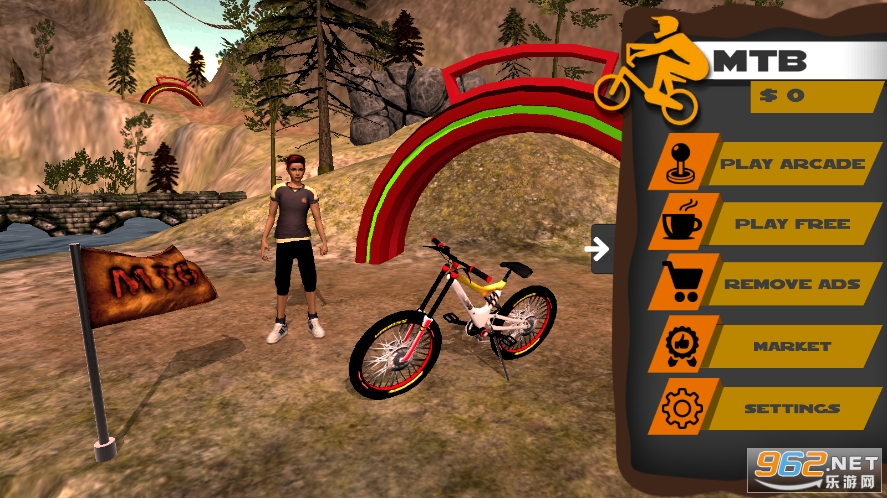Select Remove Ads from the menu

click(x=792, y=284)
